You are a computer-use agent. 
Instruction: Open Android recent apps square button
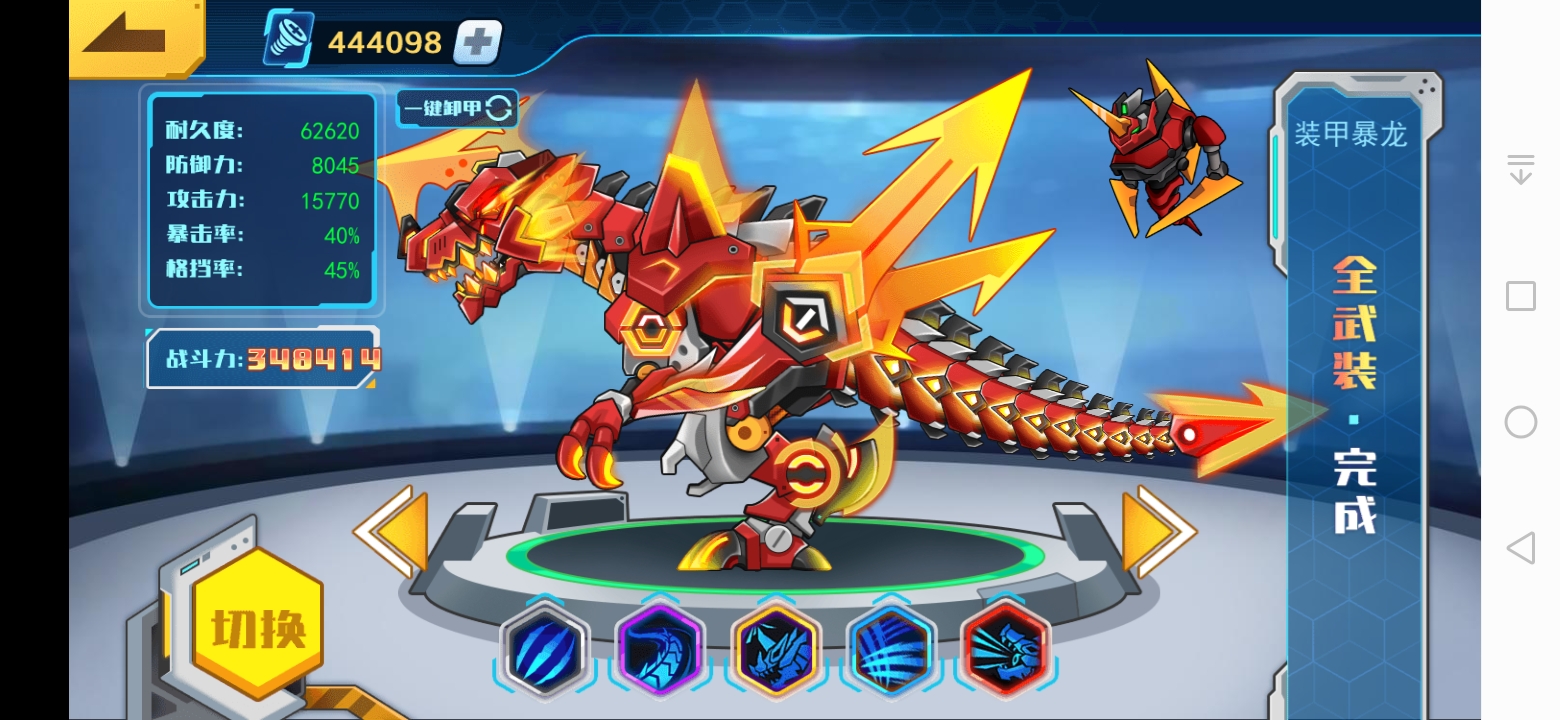1520,296
